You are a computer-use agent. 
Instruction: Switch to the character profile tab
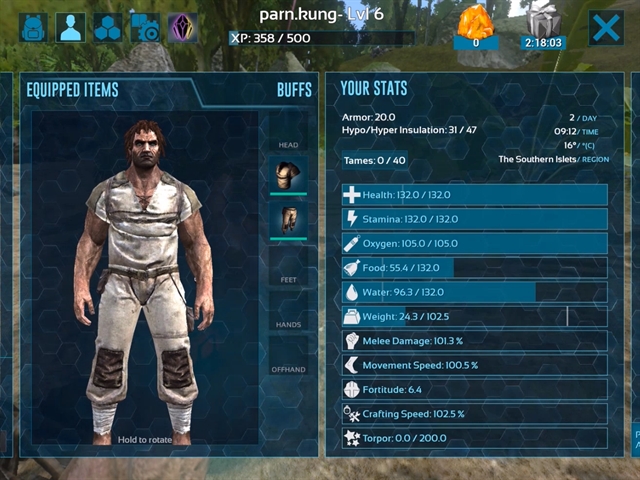coord(70,28)
